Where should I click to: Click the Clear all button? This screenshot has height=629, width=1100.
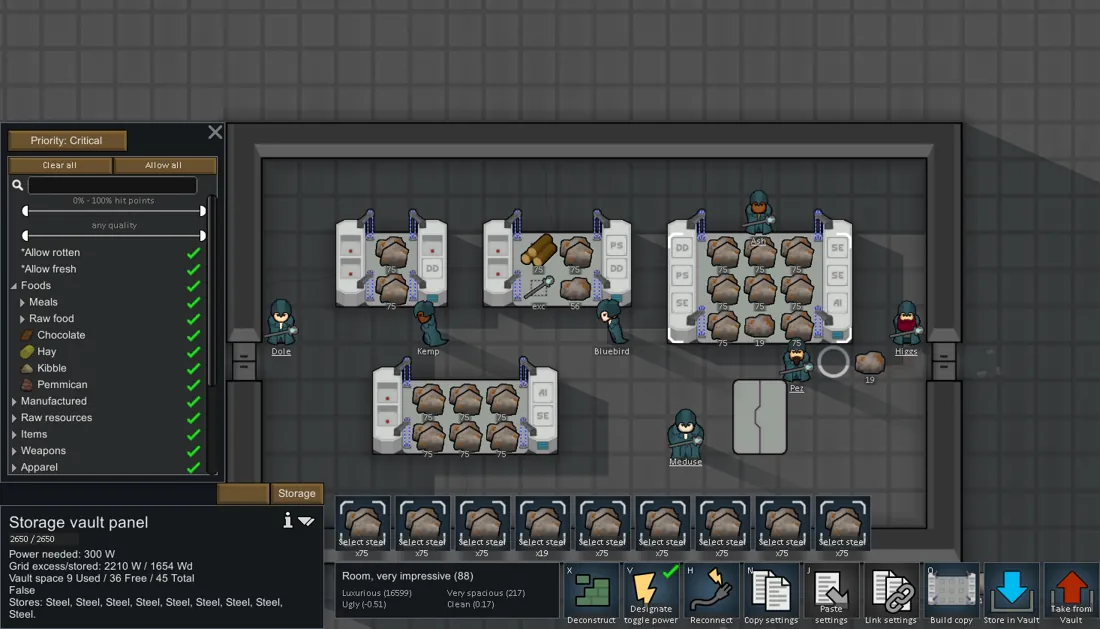coord(60,165)
